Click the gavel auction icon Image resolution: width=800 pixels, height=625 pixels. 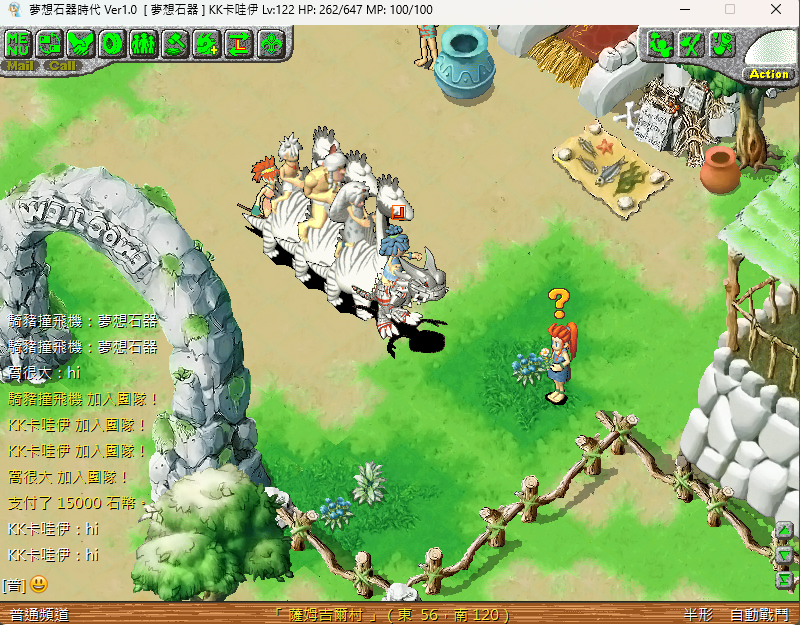tap(175, 44)
